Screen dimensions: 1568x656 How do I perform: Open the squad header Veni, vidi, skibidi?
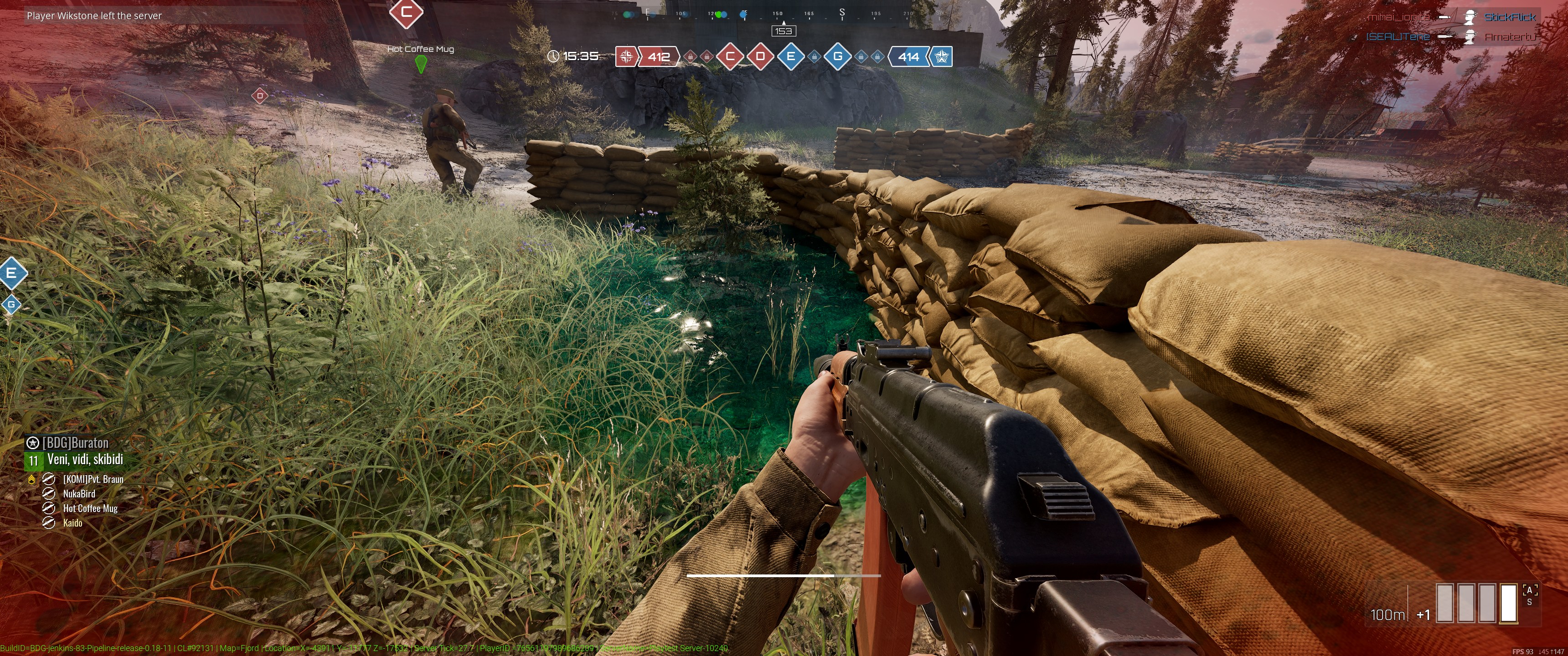(85, 460)
